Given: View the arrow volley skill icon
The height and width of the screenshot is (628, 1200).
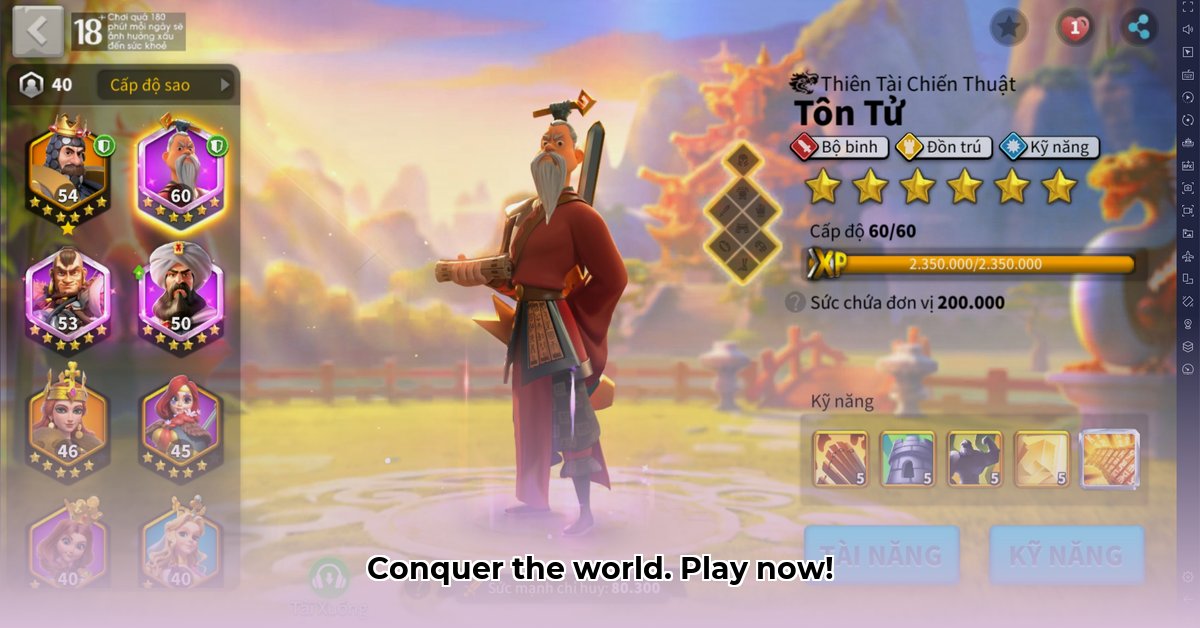Looking at the screenshot, I should (840, 459).
